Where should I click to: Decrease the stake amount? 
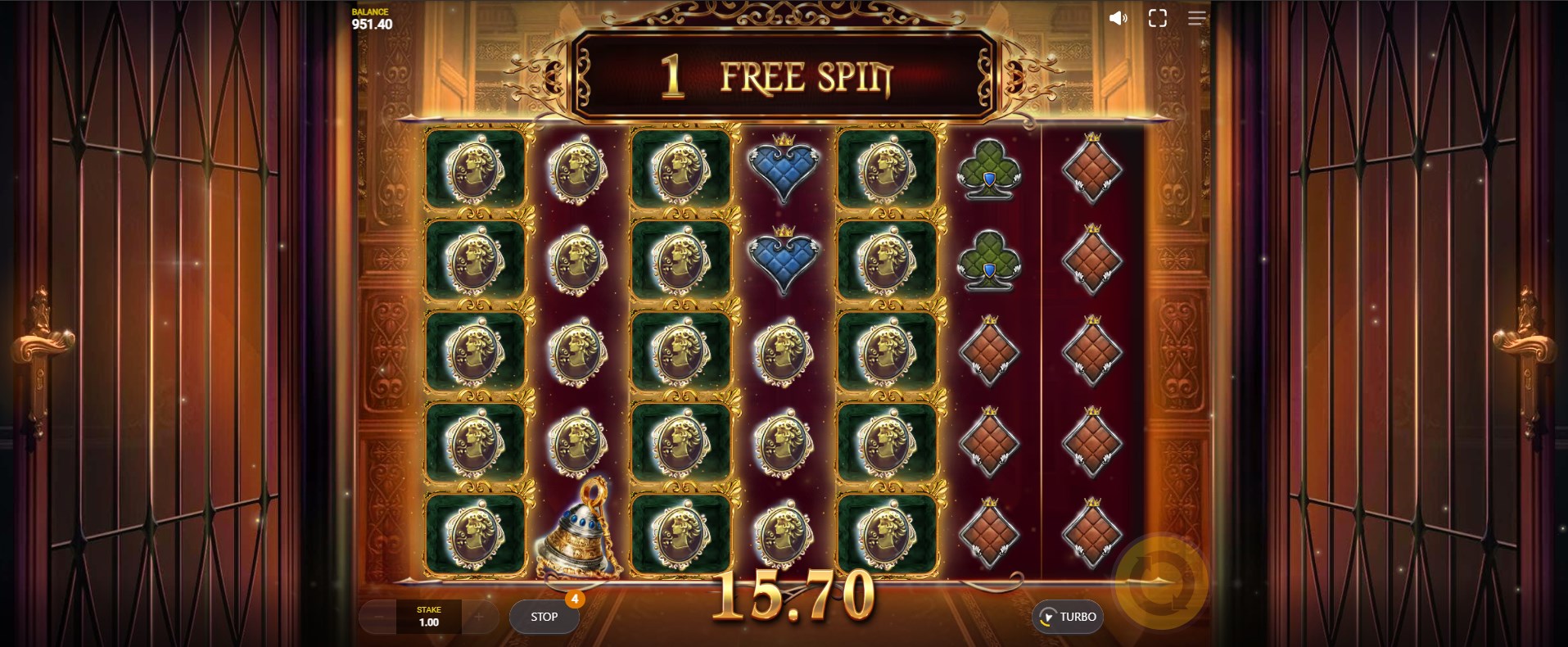coord(379,617)
